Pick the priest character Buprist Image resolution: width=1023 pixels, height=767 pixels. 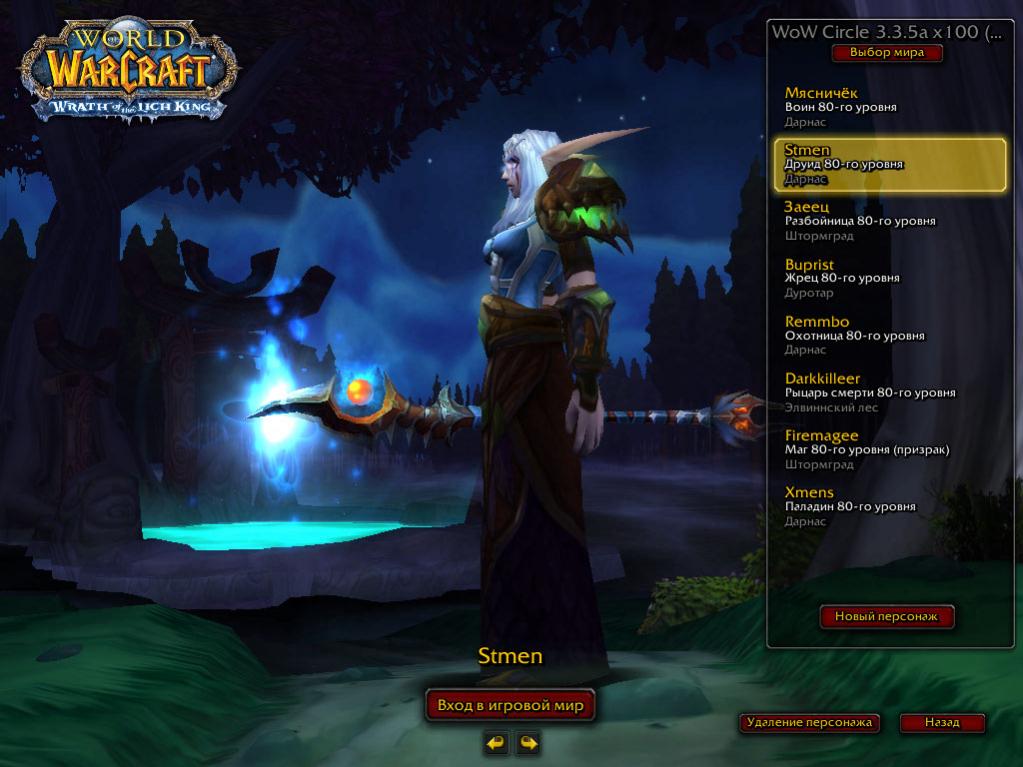click(x=889, y=278)
